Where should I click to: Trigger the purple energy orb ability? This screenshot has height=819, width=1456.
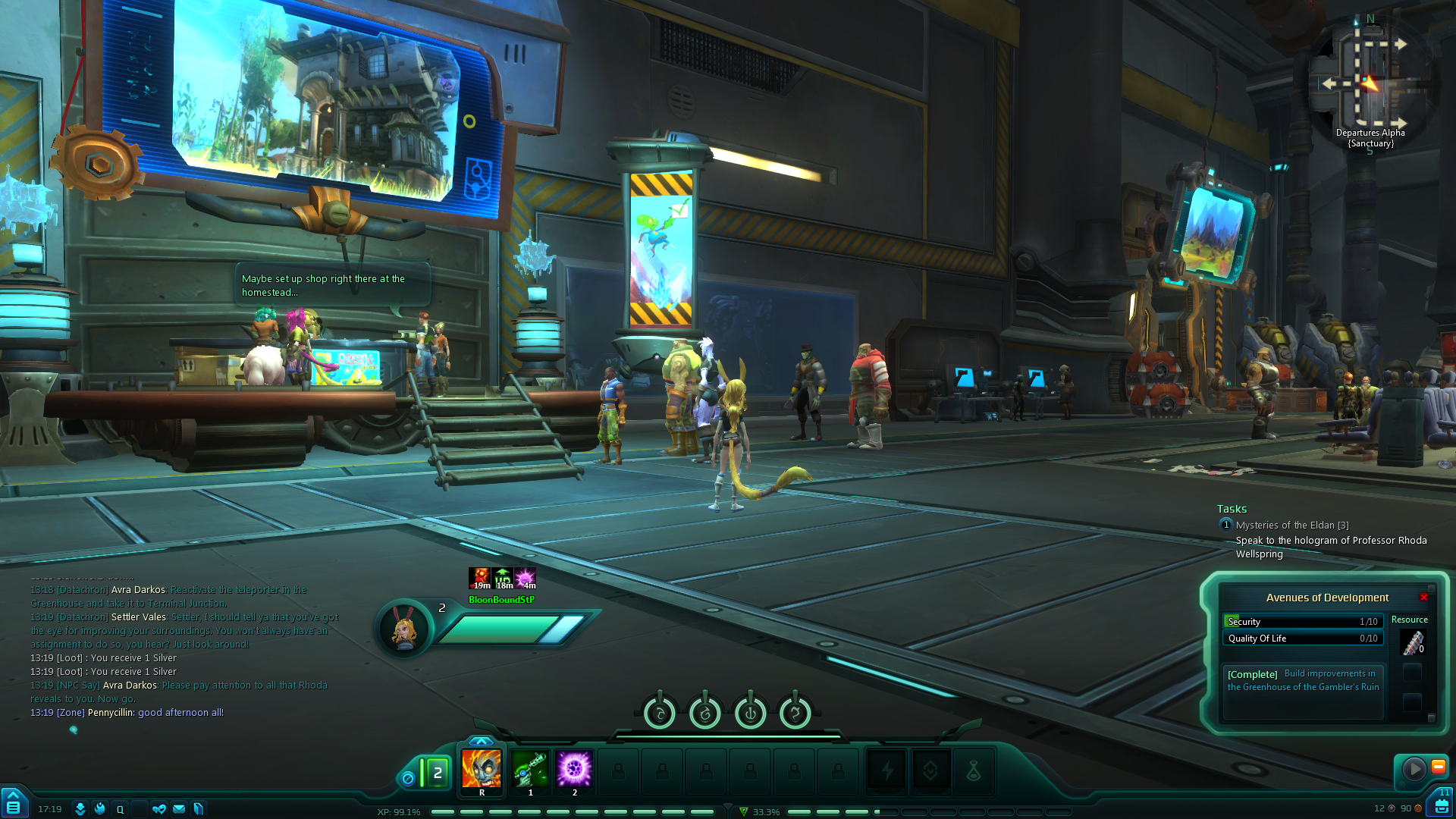click(x=574, y=769)
